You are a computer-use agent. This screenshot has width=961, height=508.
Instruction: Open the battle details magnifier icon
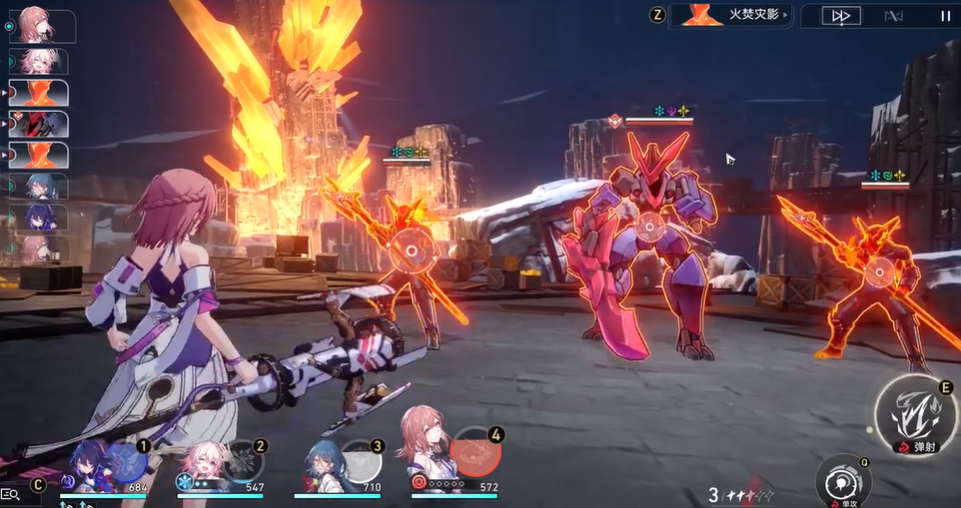[11, 494]
